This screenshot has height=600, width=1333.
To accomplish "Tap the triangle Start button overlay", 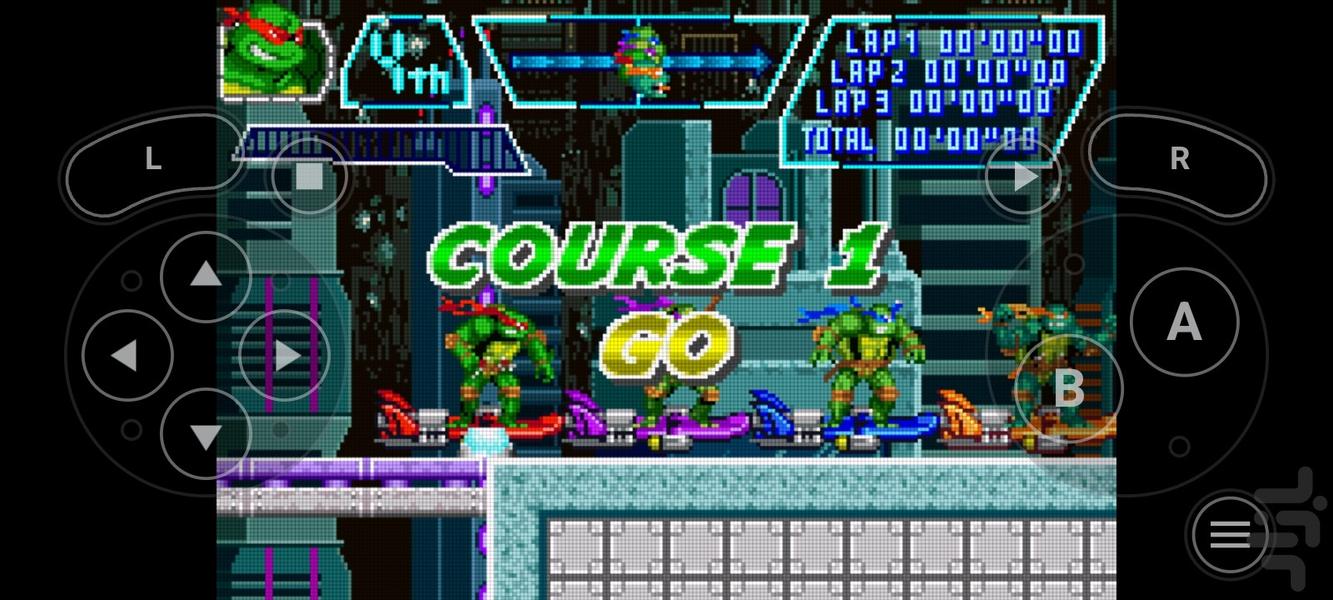I will pyautogui.click(x=1024, y=178).
